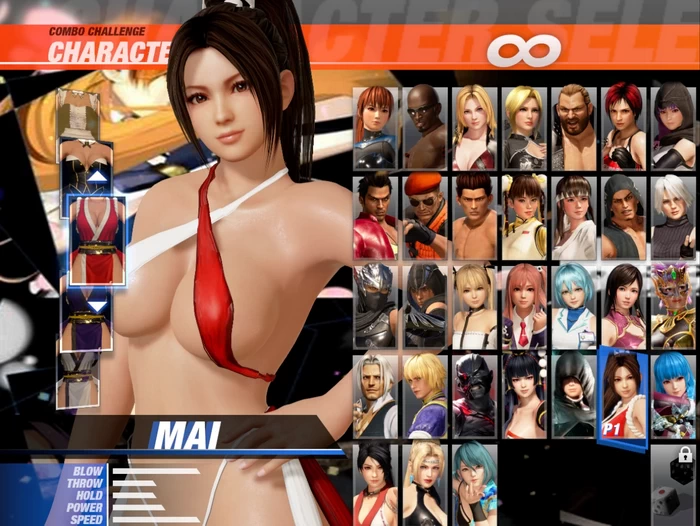Choose the teal-haired fighter Tamaki
Viewport: 700px width, 526px height.
pyautogui.click(x=475, y=483)
